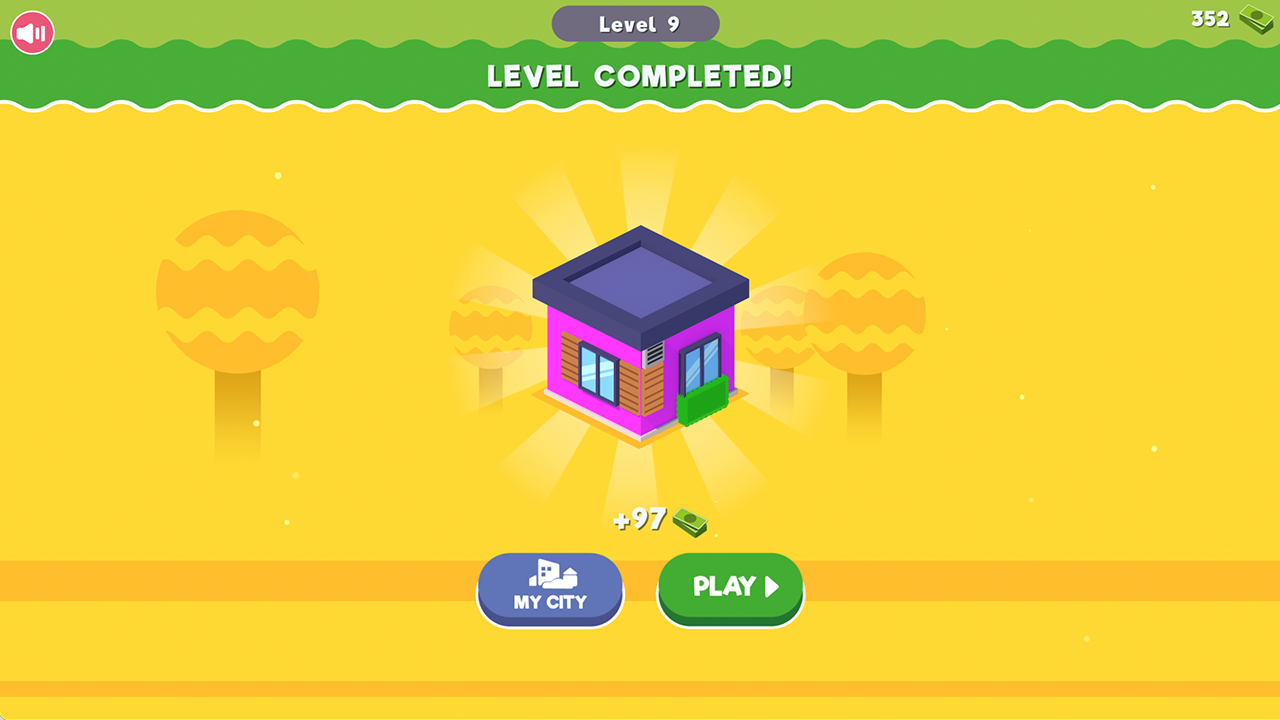The height and width of the screenshot is (720, 1280).
Task: Select the money bill icon beside +97
Action: [692, 520]
